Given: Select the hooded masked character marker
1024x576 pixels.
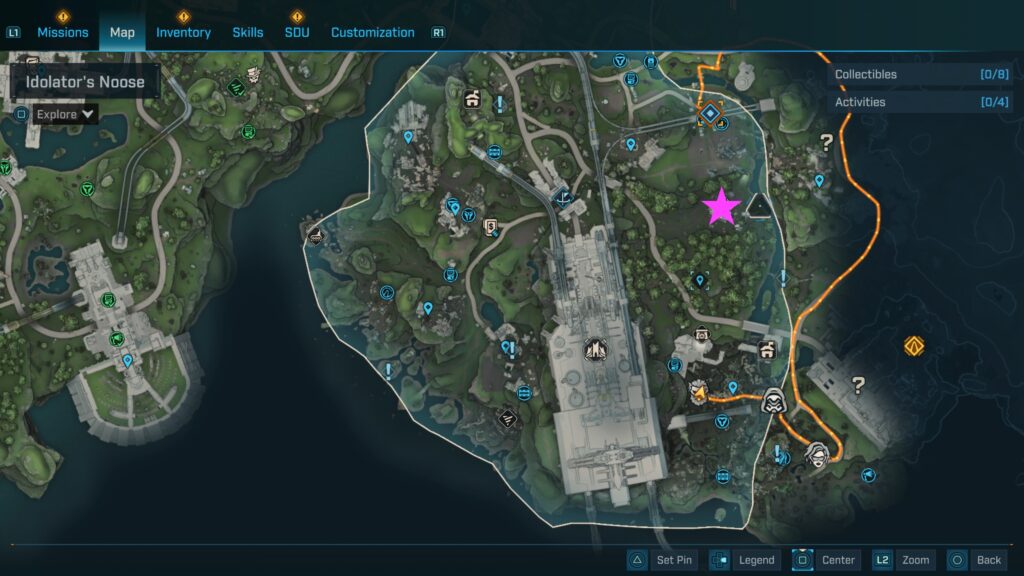Looking at the screenshot, I should (x=772, y=401).
